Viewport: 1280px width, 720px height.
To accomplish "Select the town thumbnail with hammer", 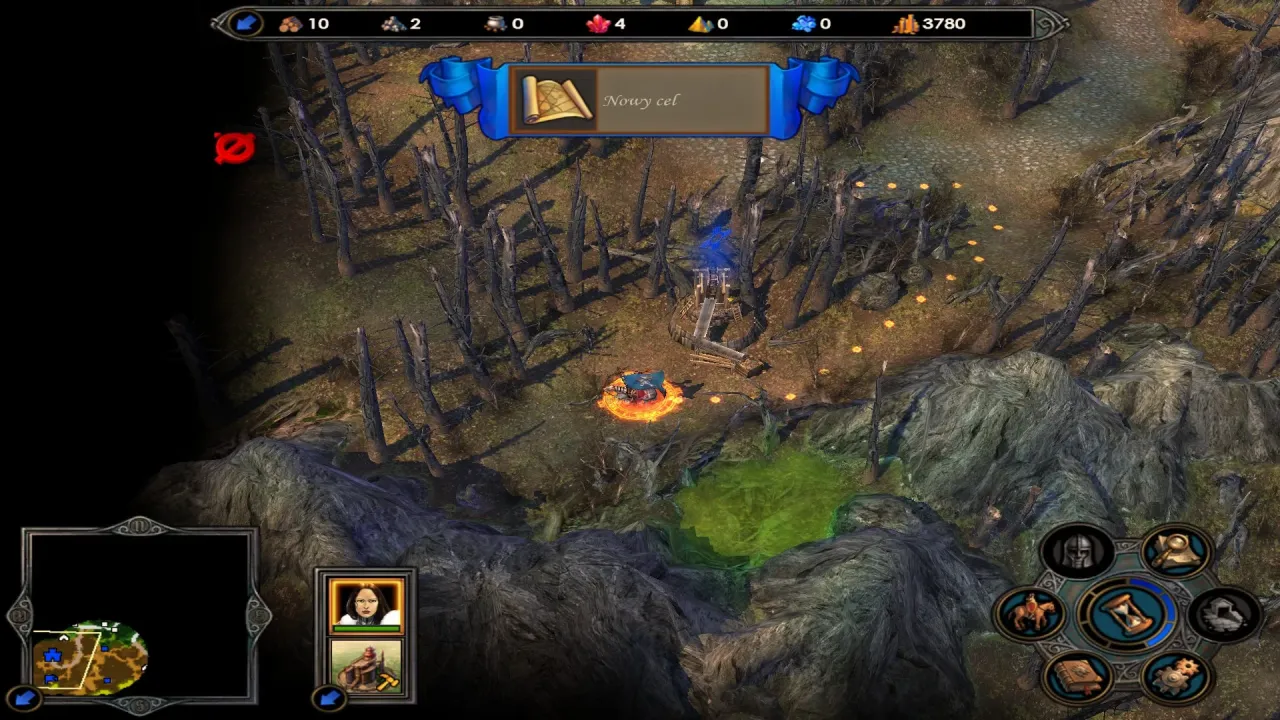I will 366,665.
